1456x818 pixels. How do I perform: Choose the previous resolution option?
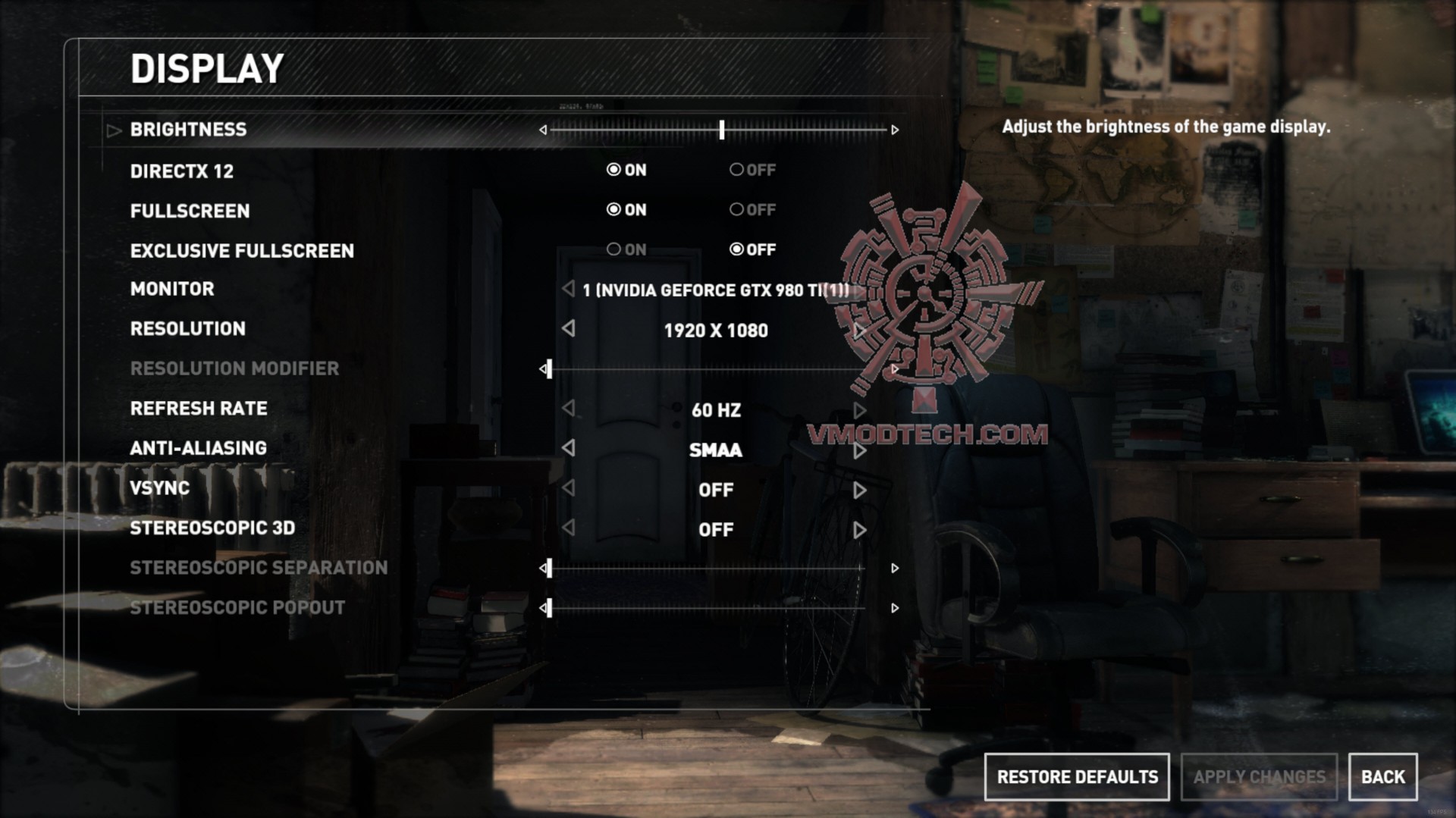(569, 329)
